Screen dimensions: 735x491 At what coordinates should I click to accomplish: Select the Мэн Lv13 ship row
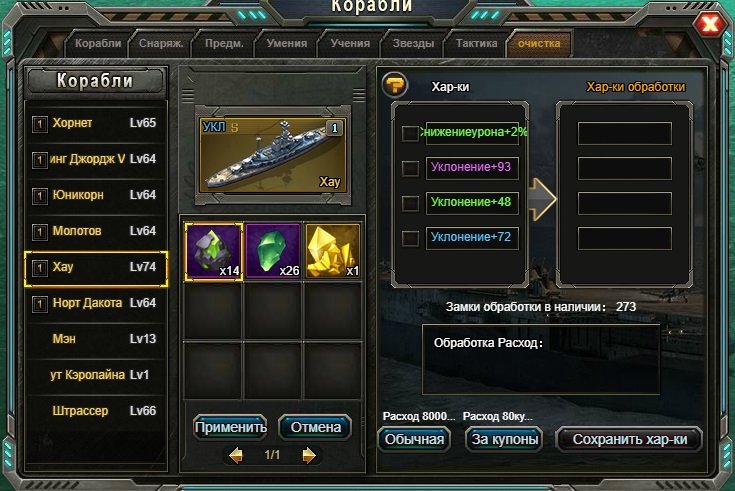(x=96, y=339)
